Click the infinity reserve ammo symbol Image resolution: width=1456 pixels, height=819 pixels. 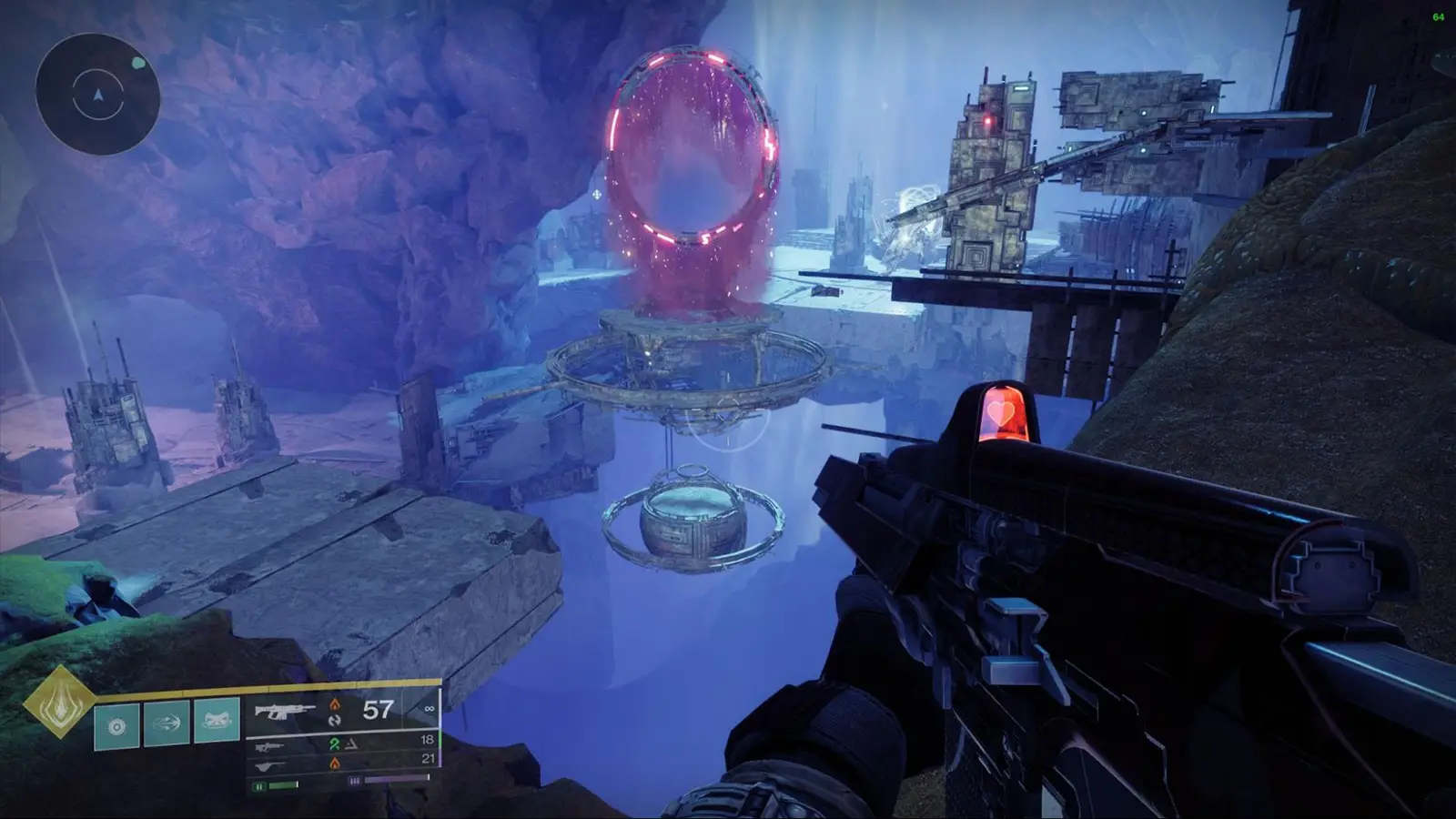428,708
